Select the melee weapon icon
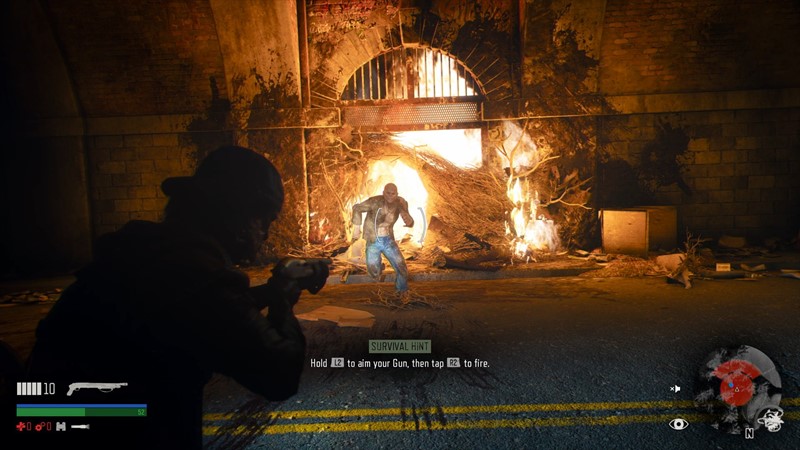800x450 pixels. pos(81,427)
